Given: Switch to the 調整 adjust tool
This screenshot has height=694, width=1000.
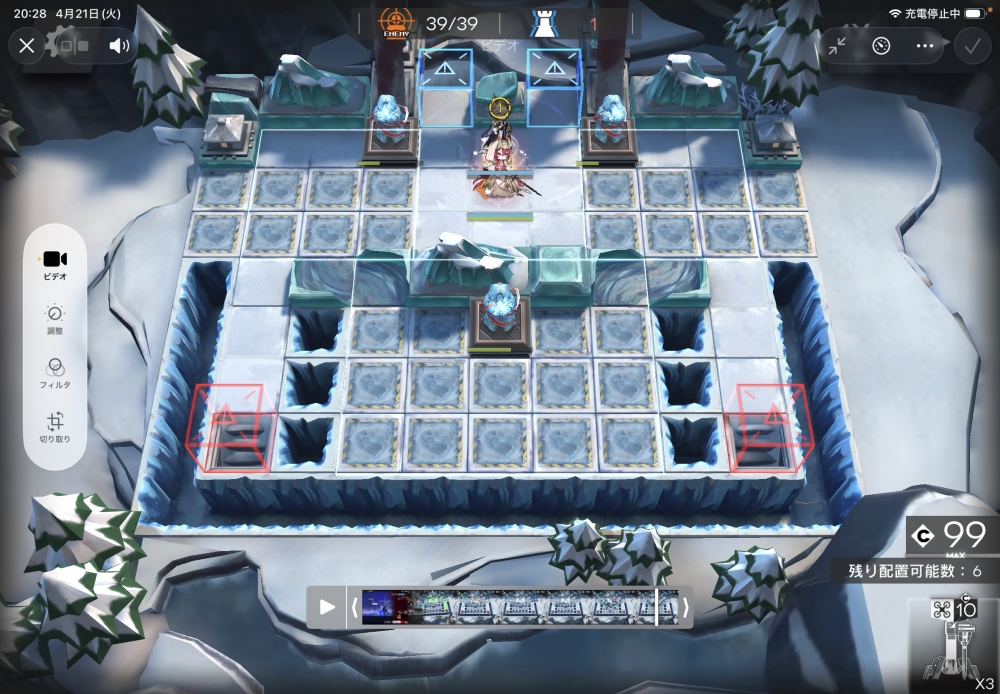Looking at the screenshot, I should click(55, 318).
